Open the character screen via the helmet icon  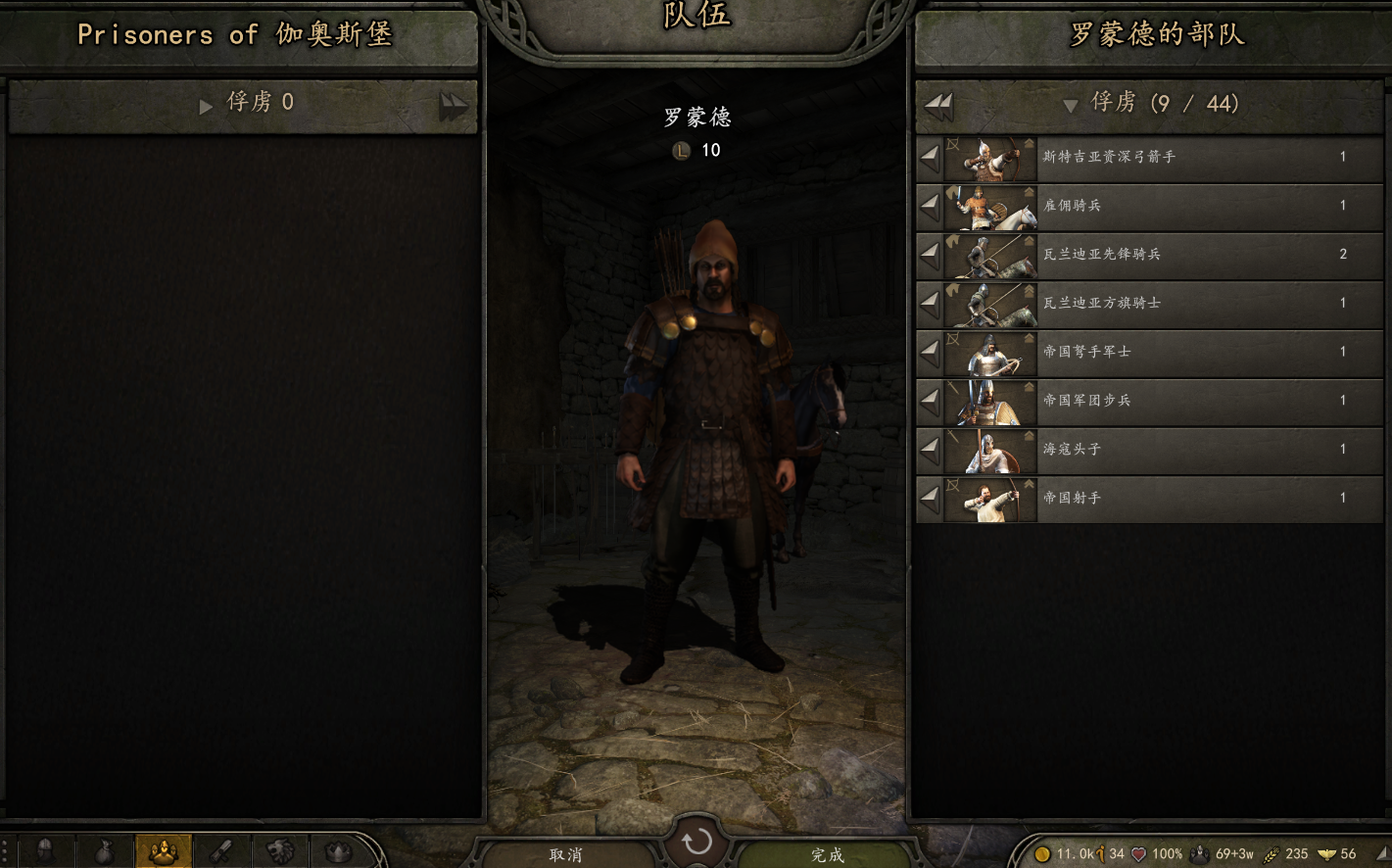coord(45,851)
